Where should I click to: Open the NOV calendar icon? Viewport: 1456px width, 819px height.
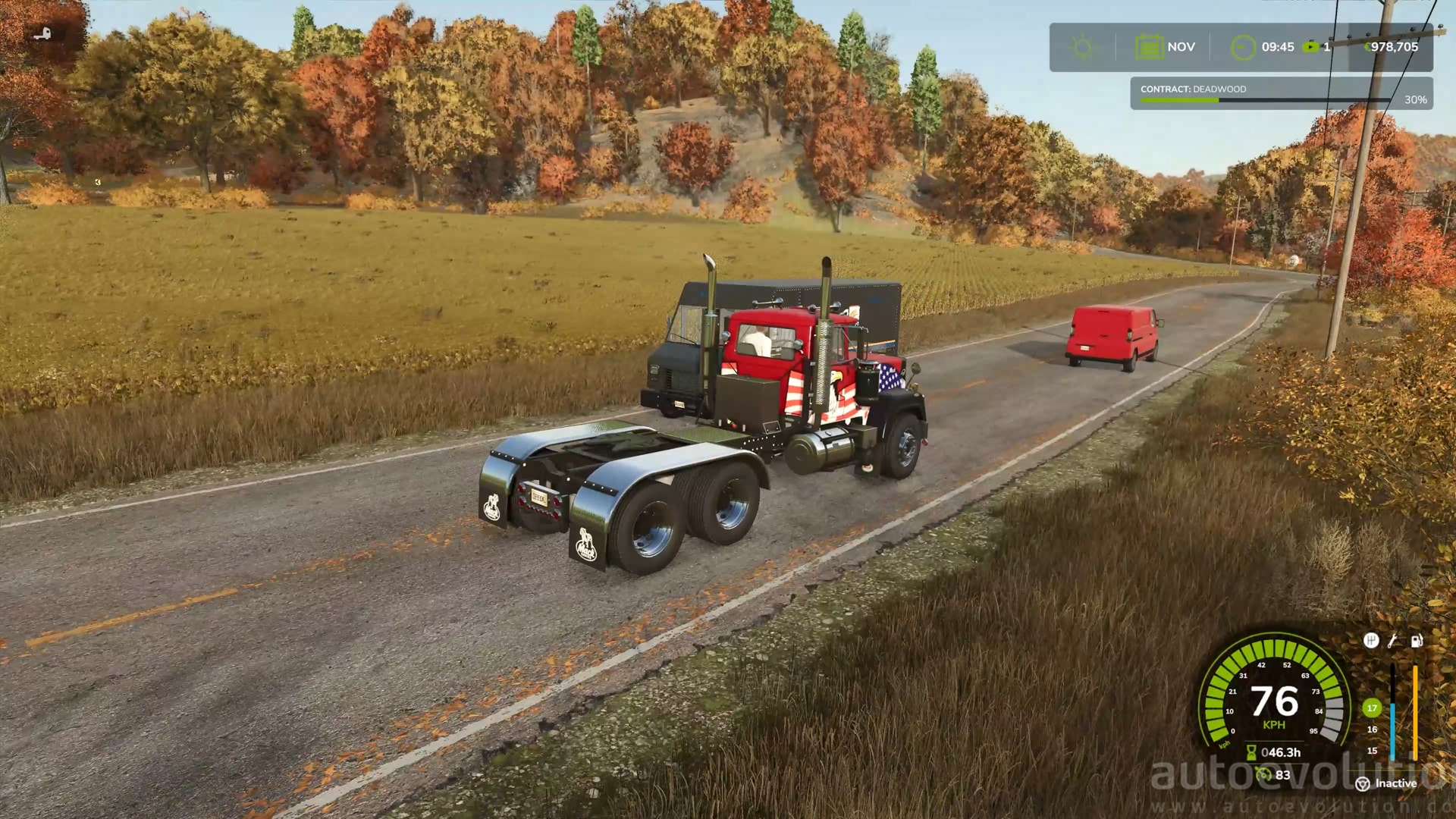point(1149,48)
